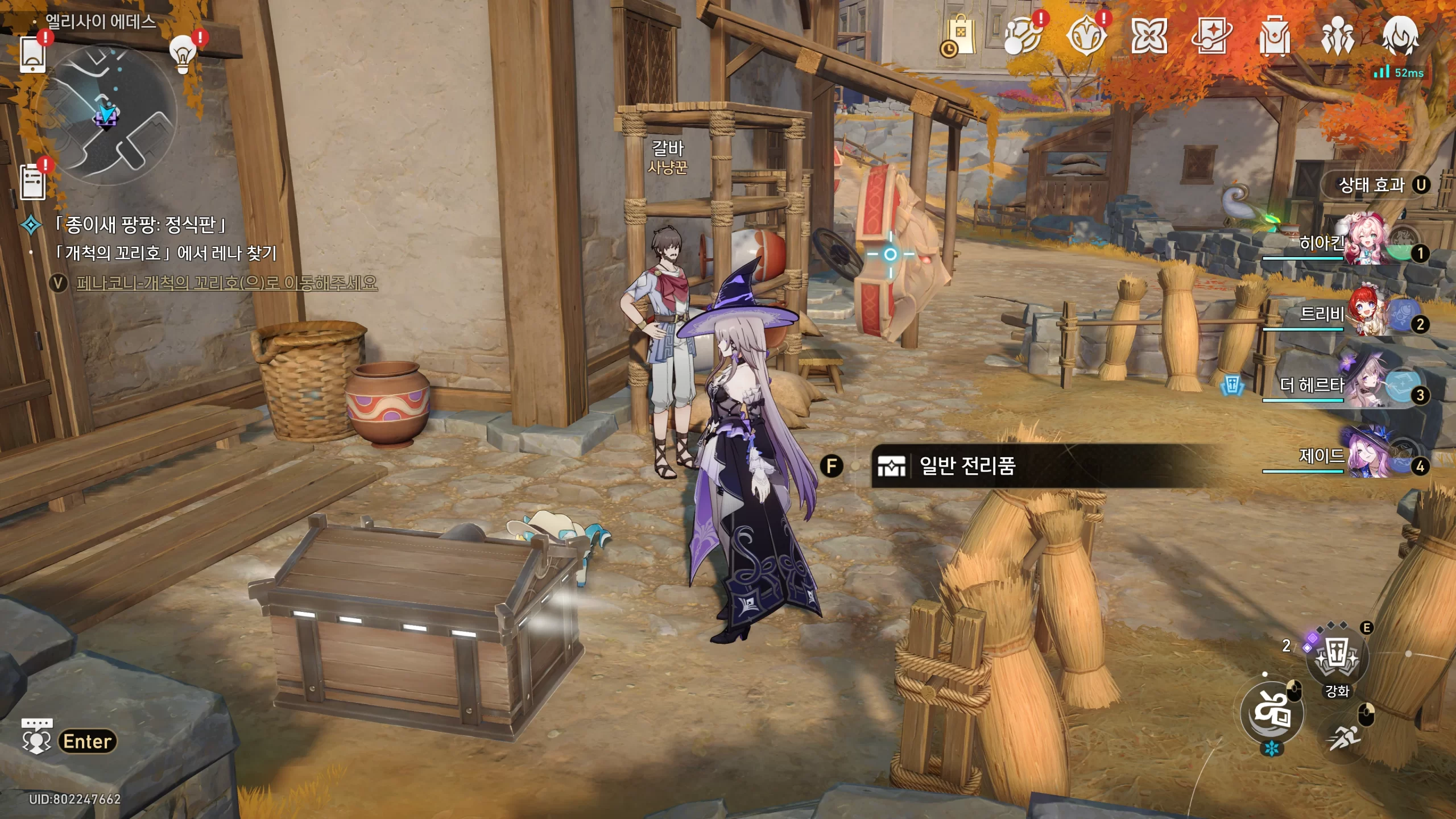
Task: Open the phone menu icon
Action: coord(32,55)
